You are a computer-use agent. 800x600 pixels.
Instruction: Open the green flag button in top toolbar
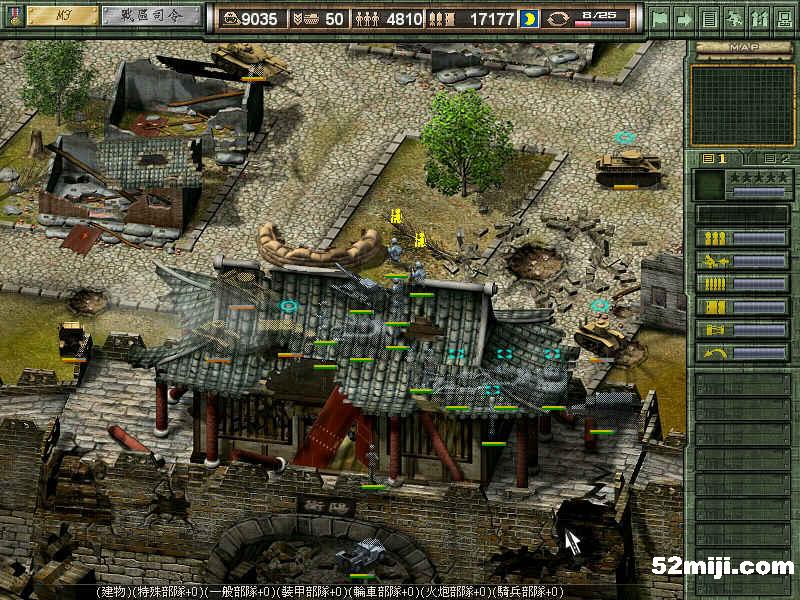click(660, 18)
